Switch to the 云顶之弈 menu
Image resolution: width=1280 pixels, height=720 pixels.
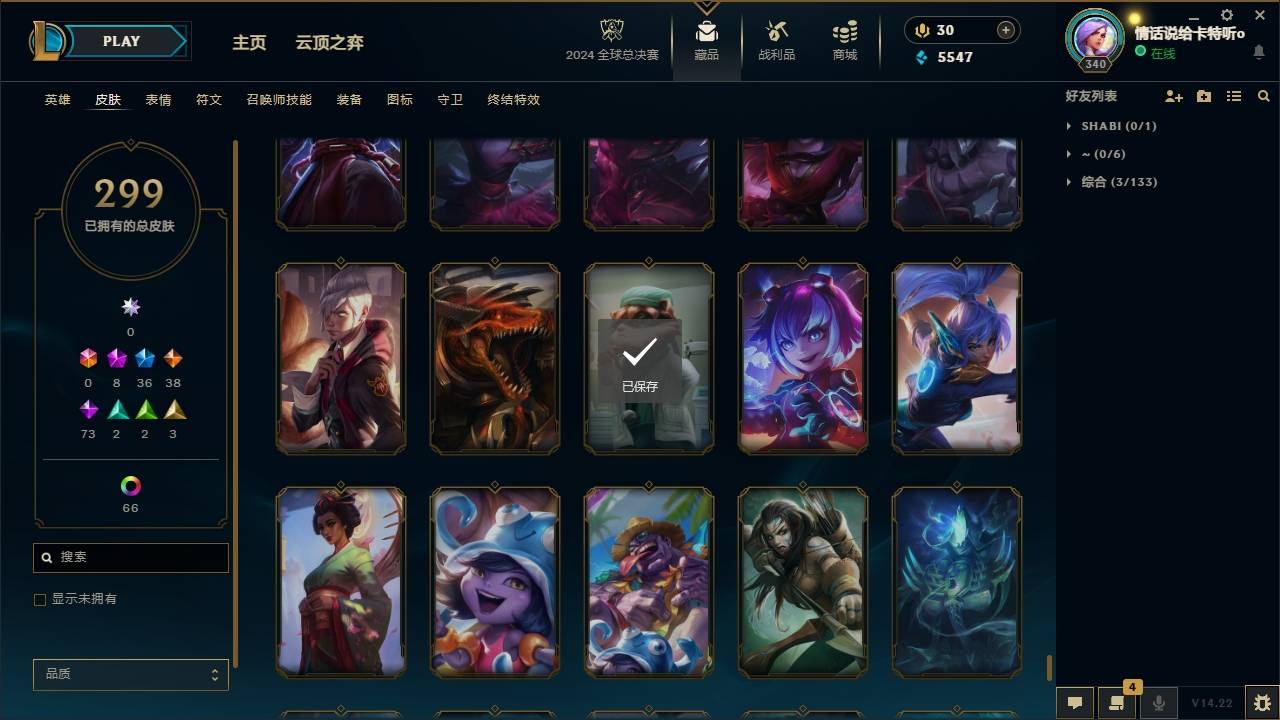(331, 43)
